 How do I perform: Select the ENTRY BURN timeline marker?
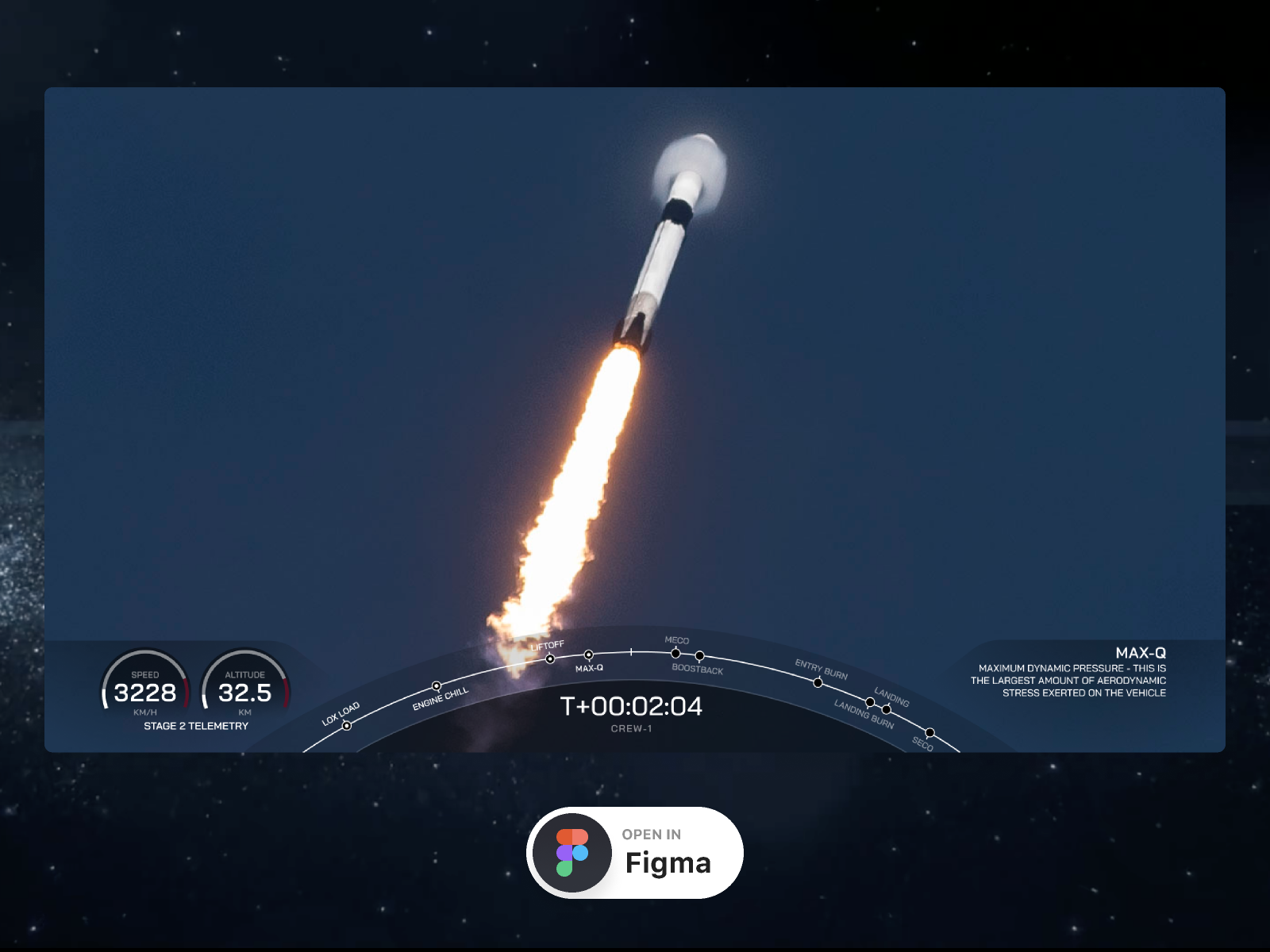pos(818,682)
